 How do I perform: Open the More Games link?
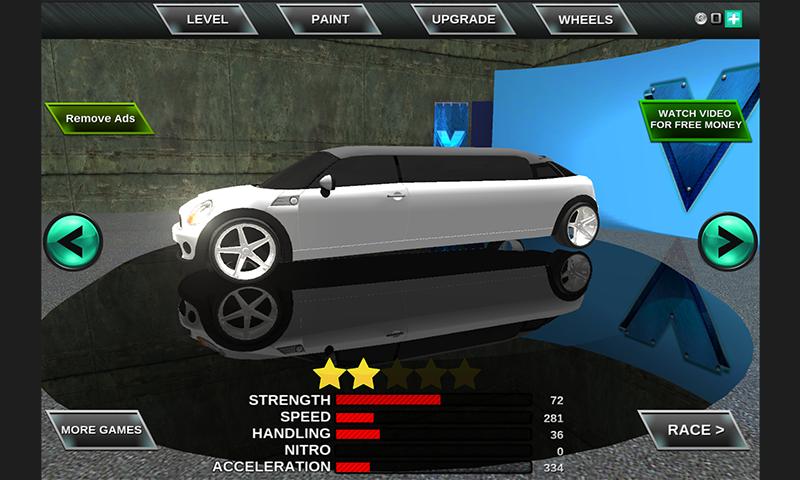(101, 430)
